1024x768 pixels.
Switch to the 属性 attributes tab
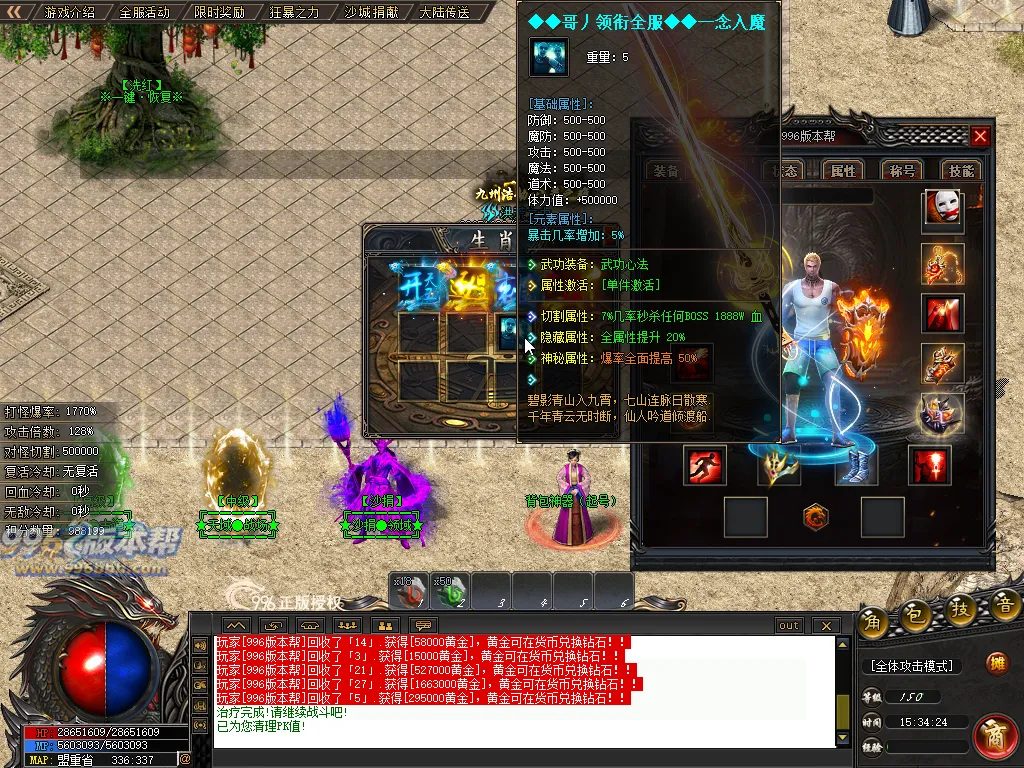pos(843,171)
